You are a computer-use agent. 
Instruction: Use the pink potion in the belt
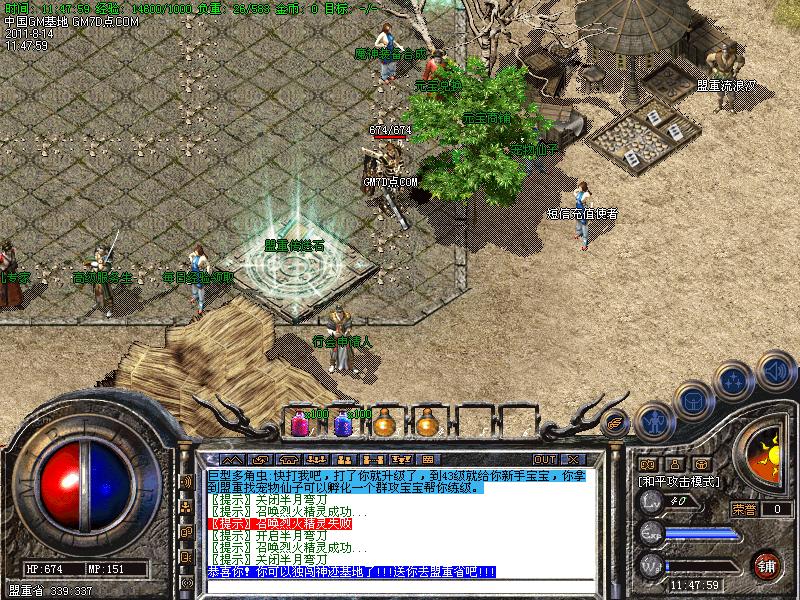click(x=299, y=424)
